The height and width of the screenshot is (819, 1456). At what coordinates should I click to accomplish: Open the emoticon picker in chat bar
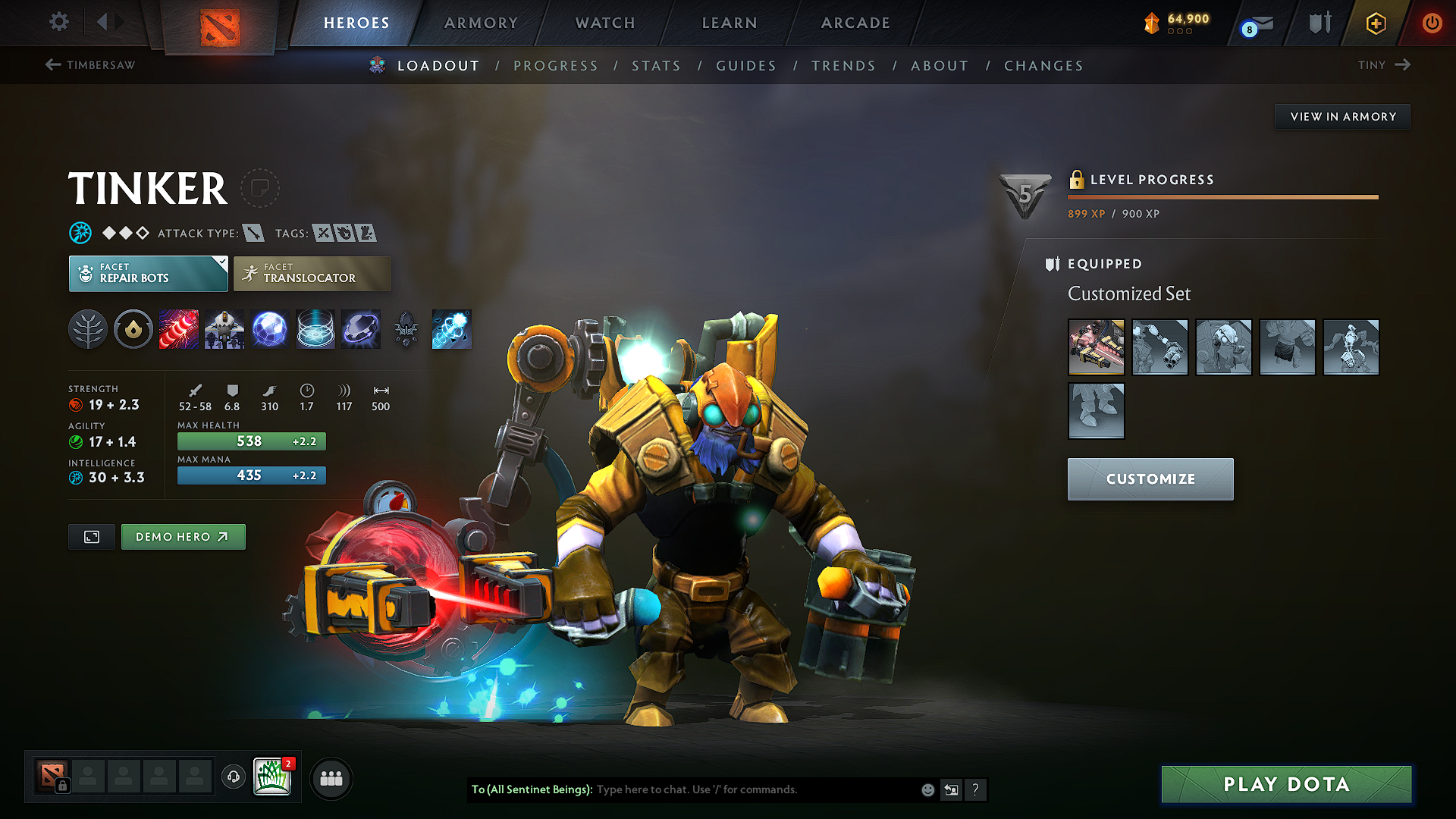pos(927,789)
